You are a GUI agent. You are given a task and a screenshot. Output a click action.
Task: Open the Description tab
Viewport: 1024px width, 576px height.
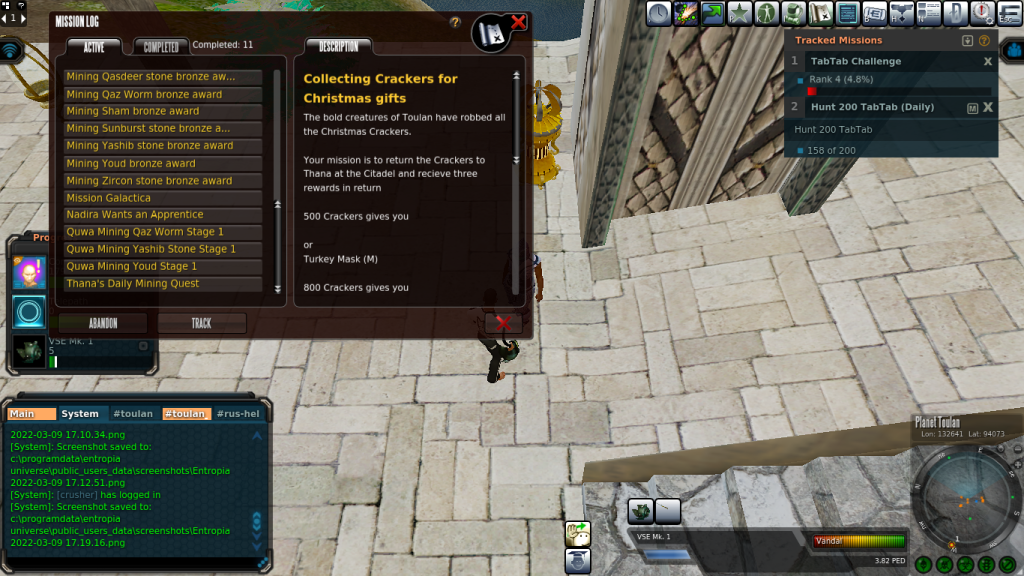click(x=338, y=47)
